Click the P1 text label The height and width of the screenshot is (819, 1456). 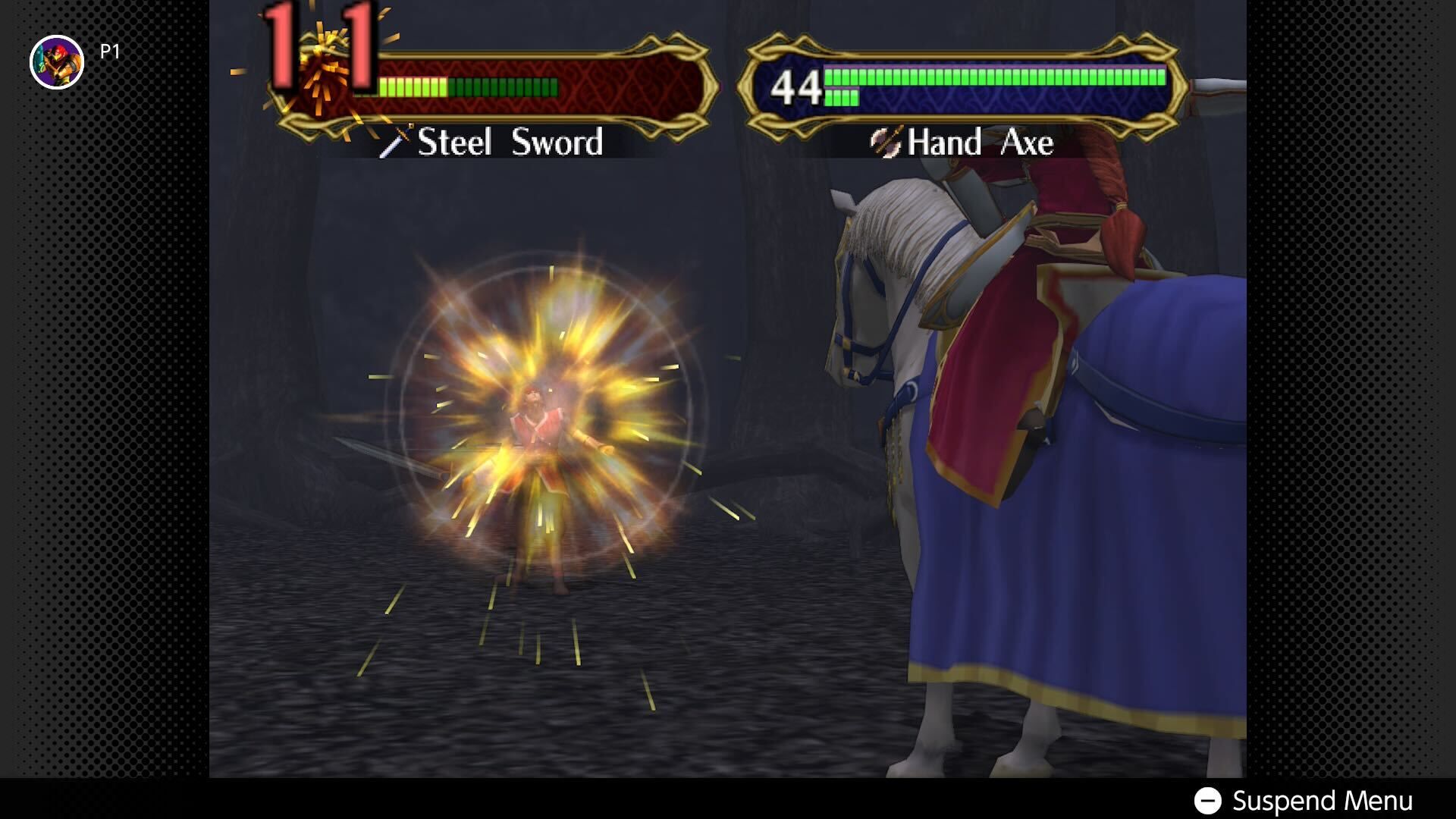pos(111,52)
